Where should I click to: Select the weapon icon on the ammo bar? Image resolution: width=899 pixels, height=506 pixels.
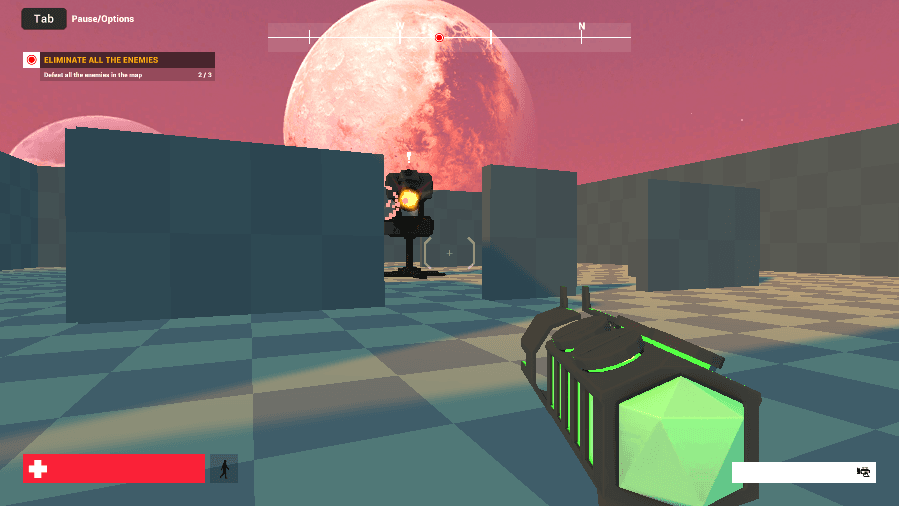pos(864,472)
